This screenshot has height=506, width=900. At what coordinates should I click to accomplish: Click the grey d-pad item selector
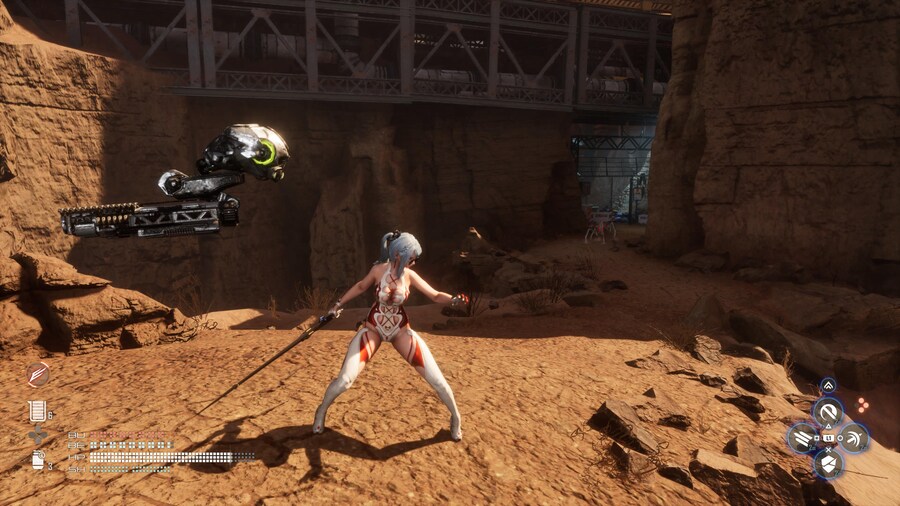[39, 435]
